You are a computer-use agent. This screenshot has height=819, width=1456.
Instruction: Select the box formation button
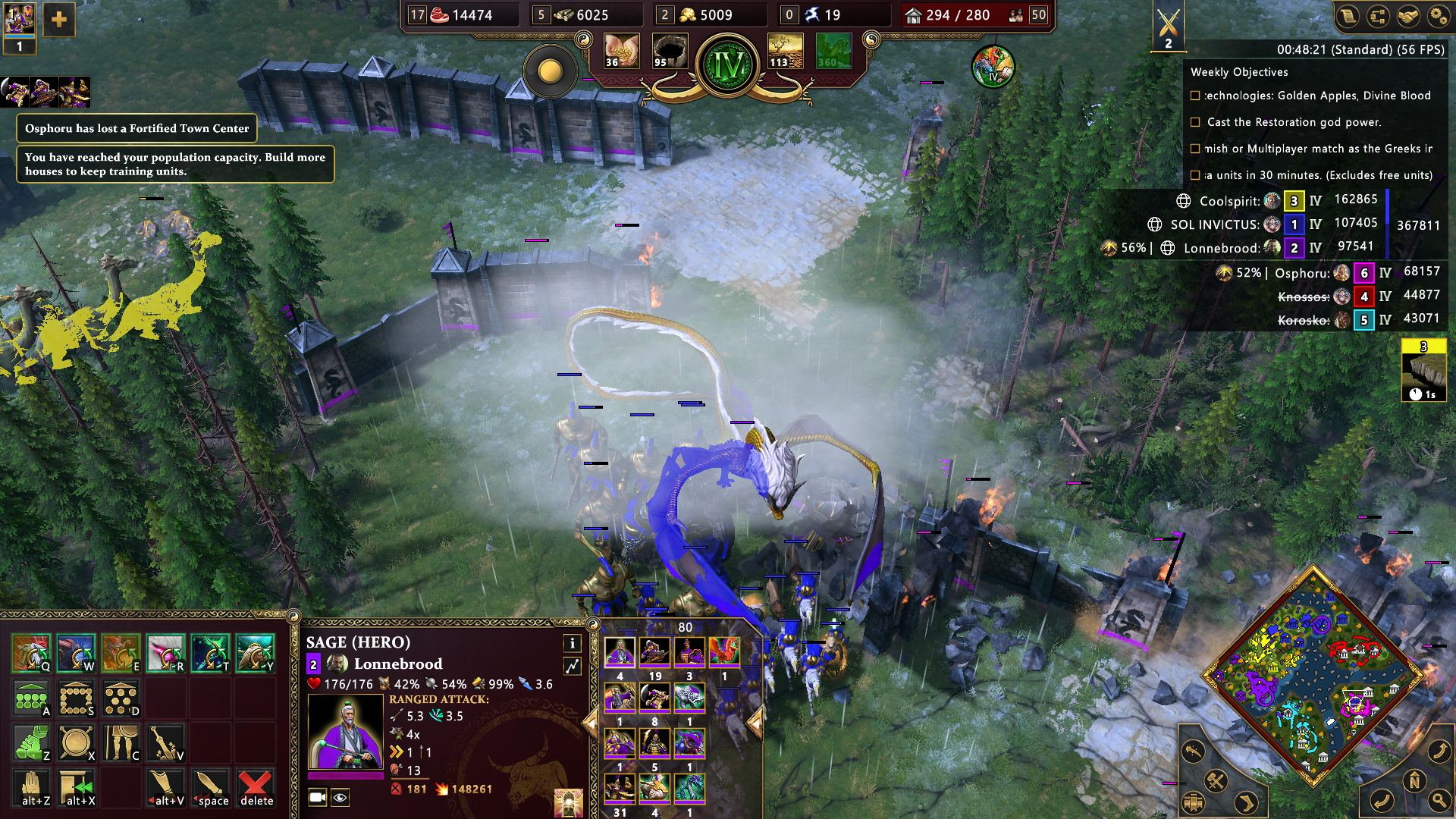[x=77, y=698]
